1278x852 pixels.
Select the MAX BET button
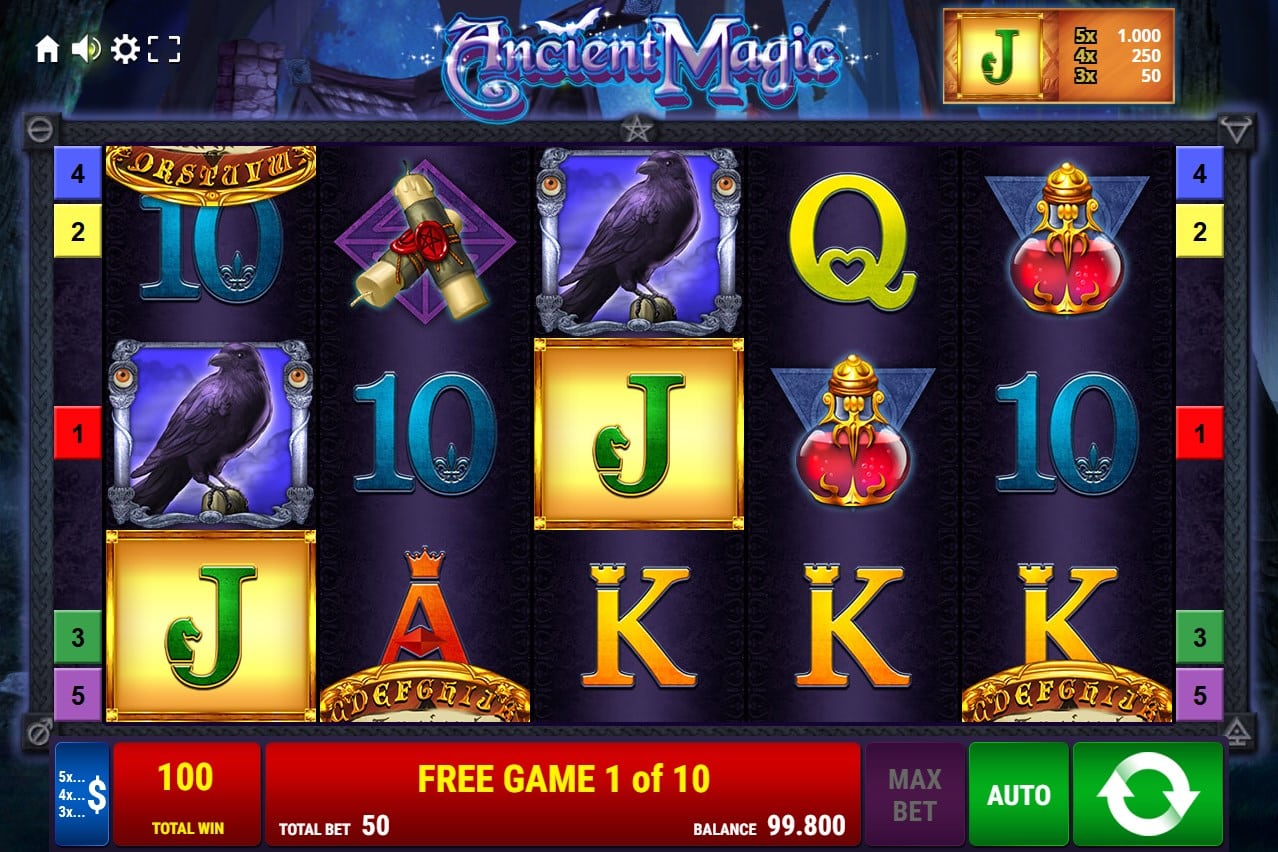[x=914, y=794]
